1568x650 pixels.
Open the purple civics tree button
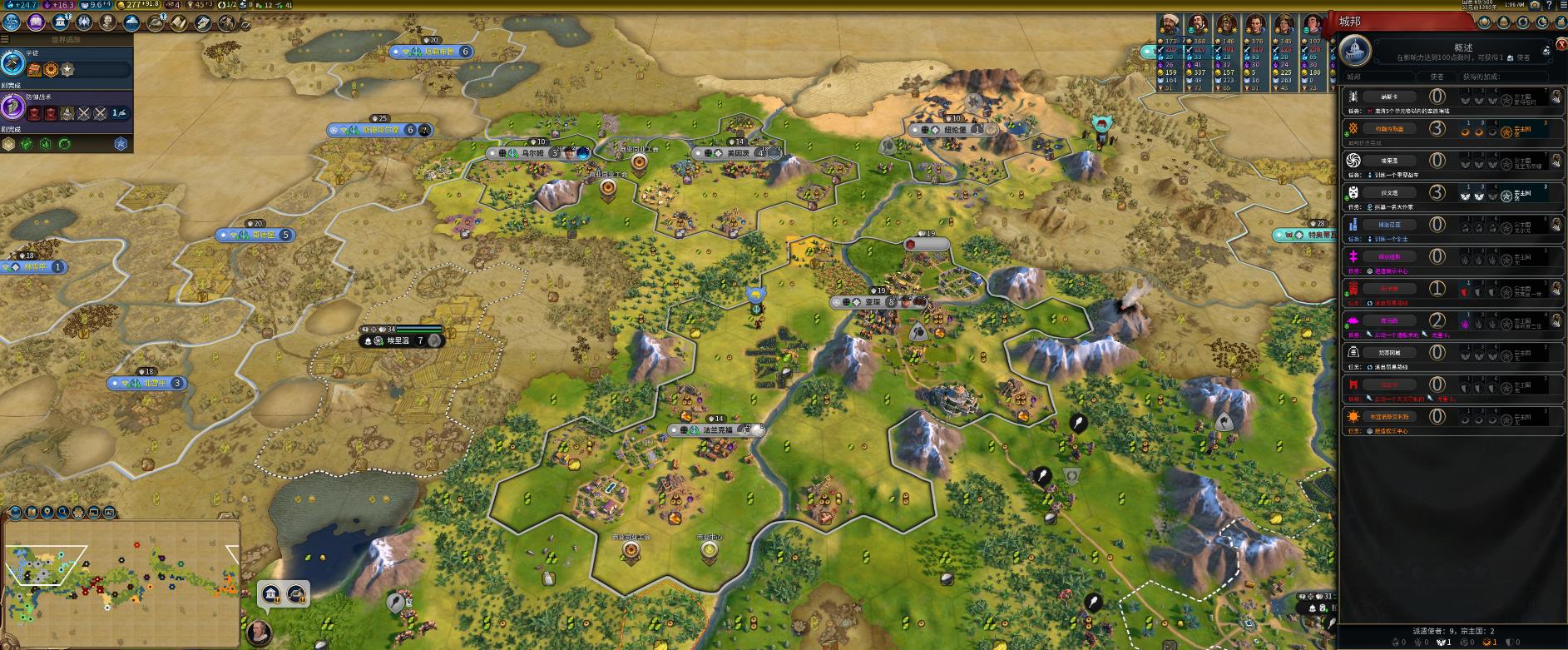click(x=36, y=22)
